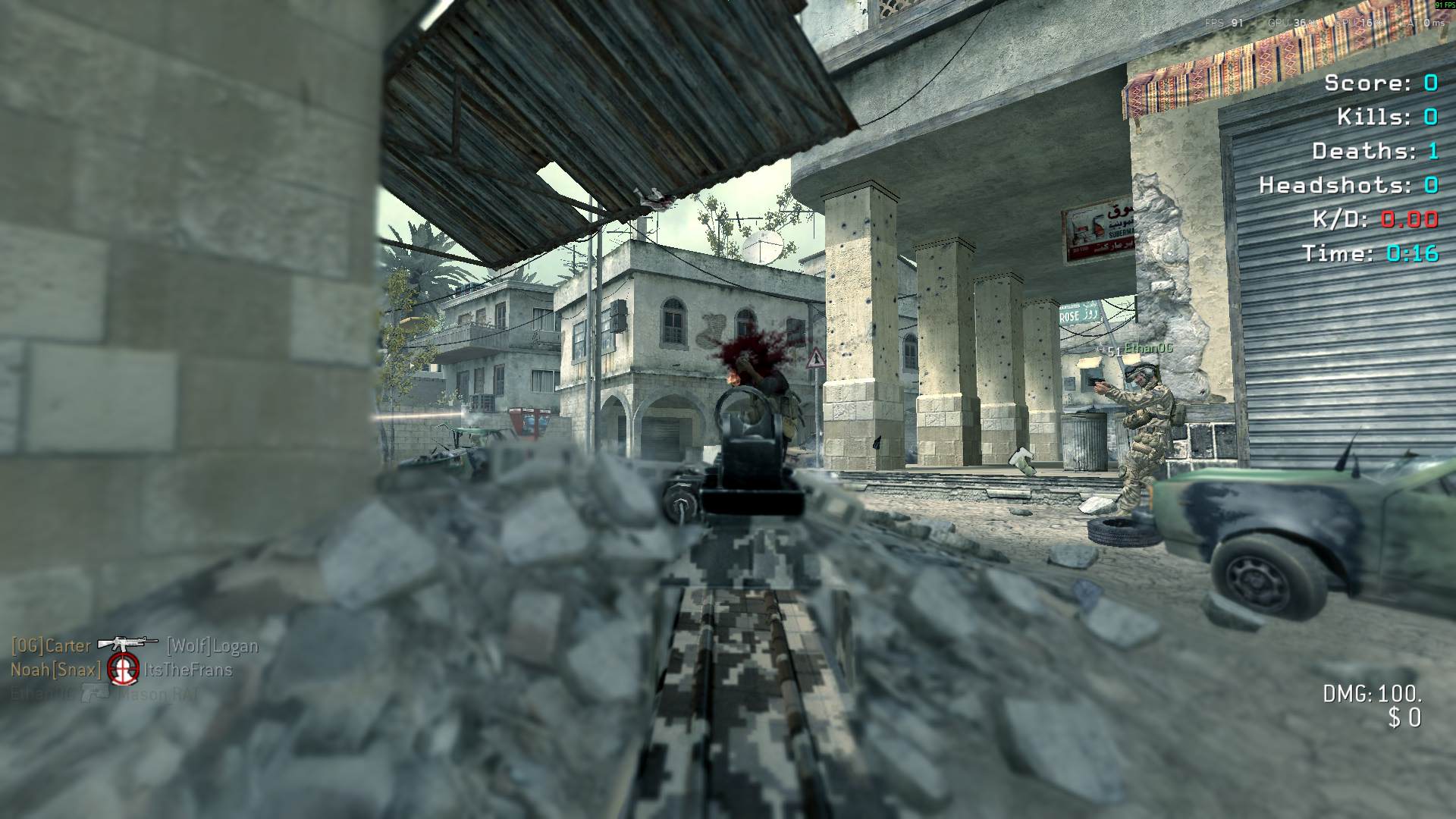The height and width of the screenshot is (819, 1456).
Task: Select ItsTheFrans in the kill feed
Action: click(188, 670)
